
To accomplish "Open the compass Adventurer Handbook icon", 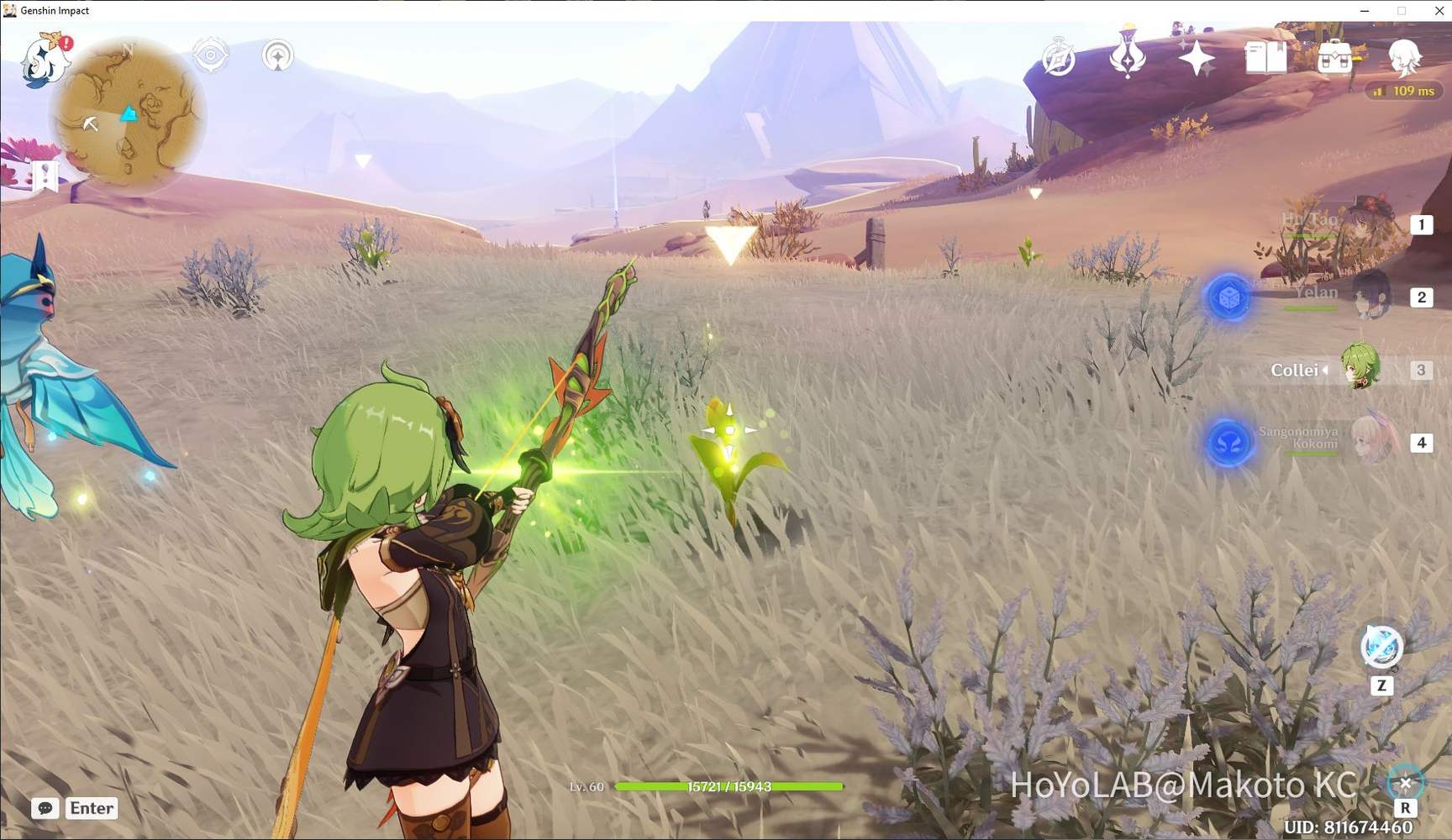I will click(1059, 59).
